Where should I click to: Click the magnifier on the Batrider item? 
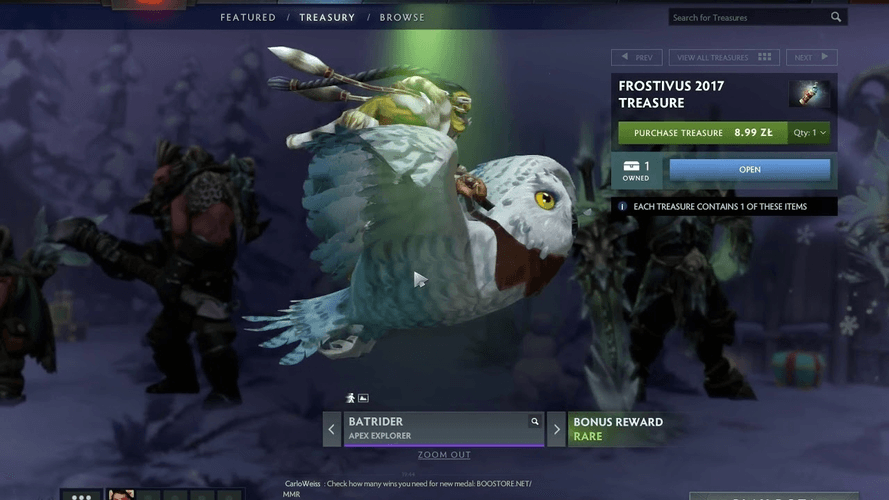[x=535, y=422]
